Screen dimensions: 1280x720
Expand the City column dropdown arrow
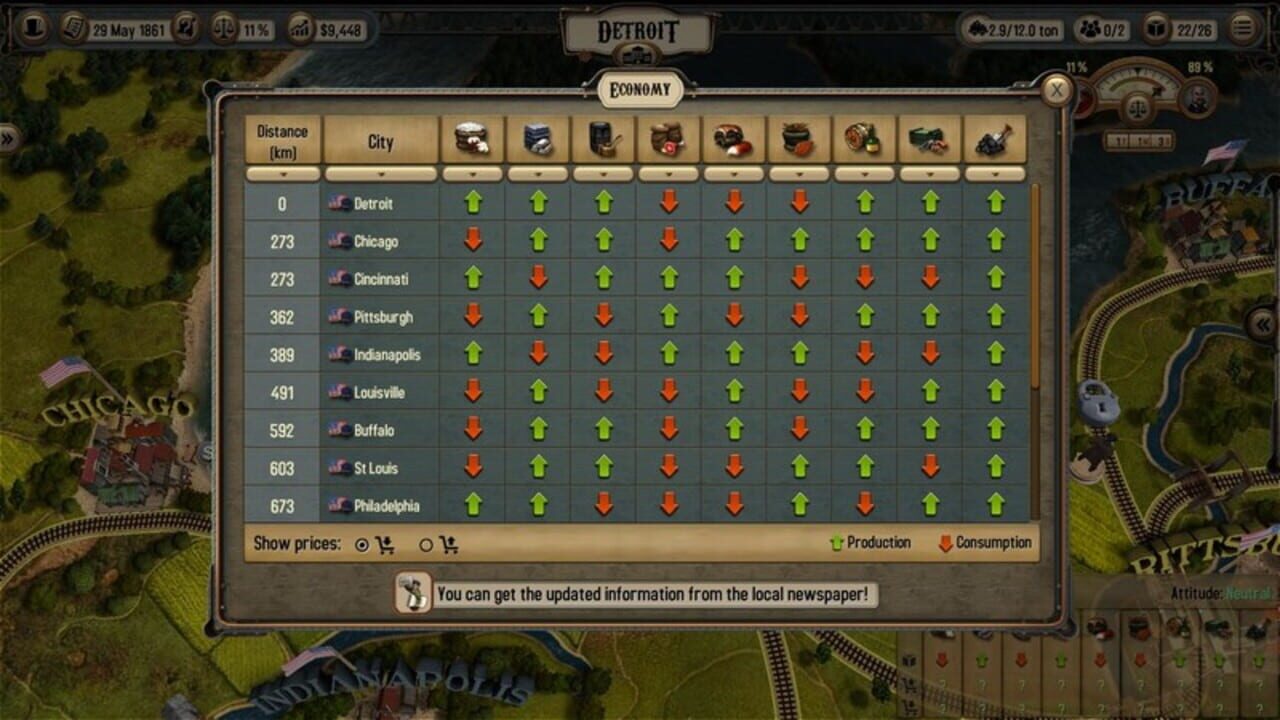coord(380,172)
